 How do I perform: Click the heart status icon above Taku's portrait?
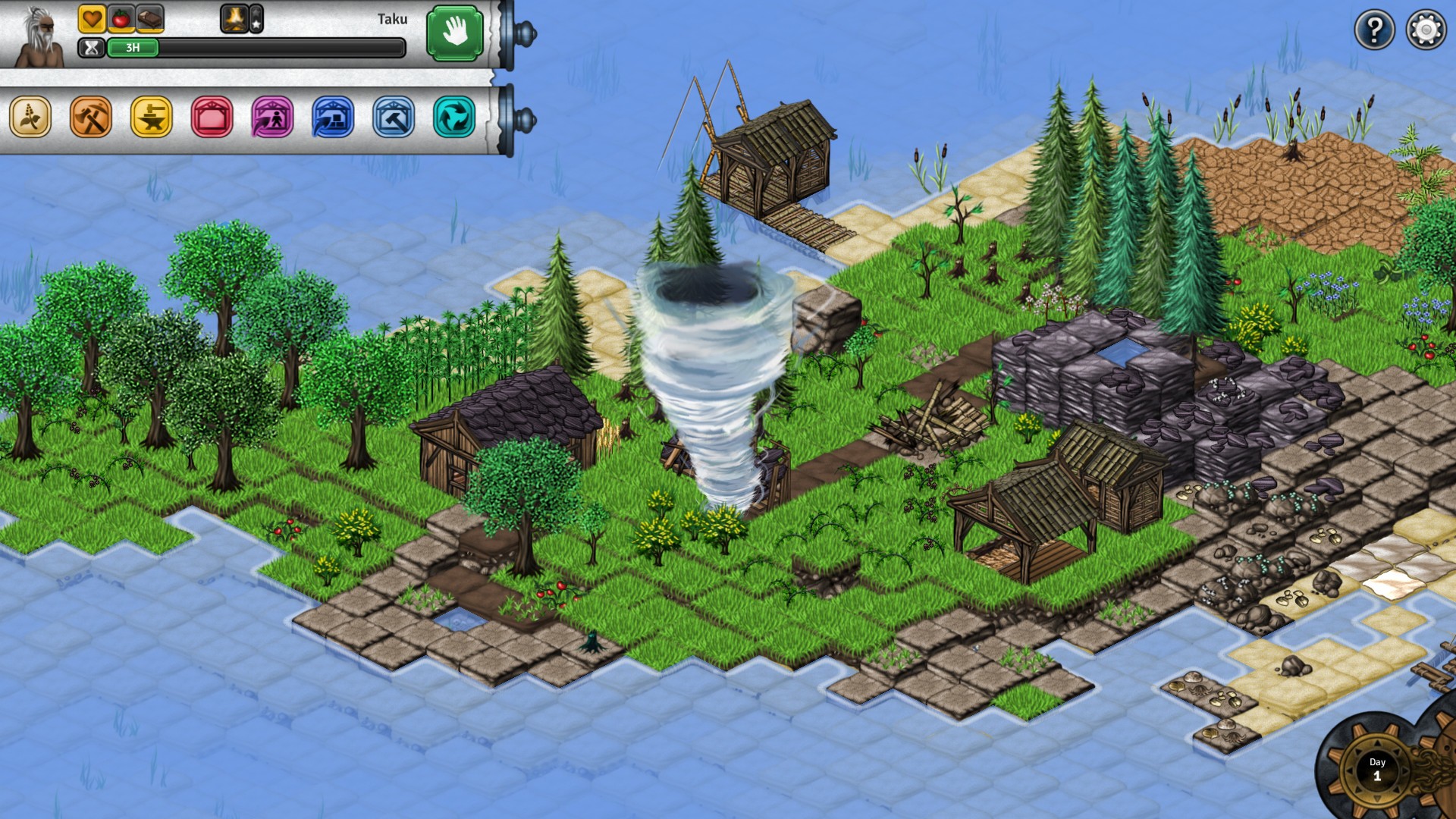point(93,18)
